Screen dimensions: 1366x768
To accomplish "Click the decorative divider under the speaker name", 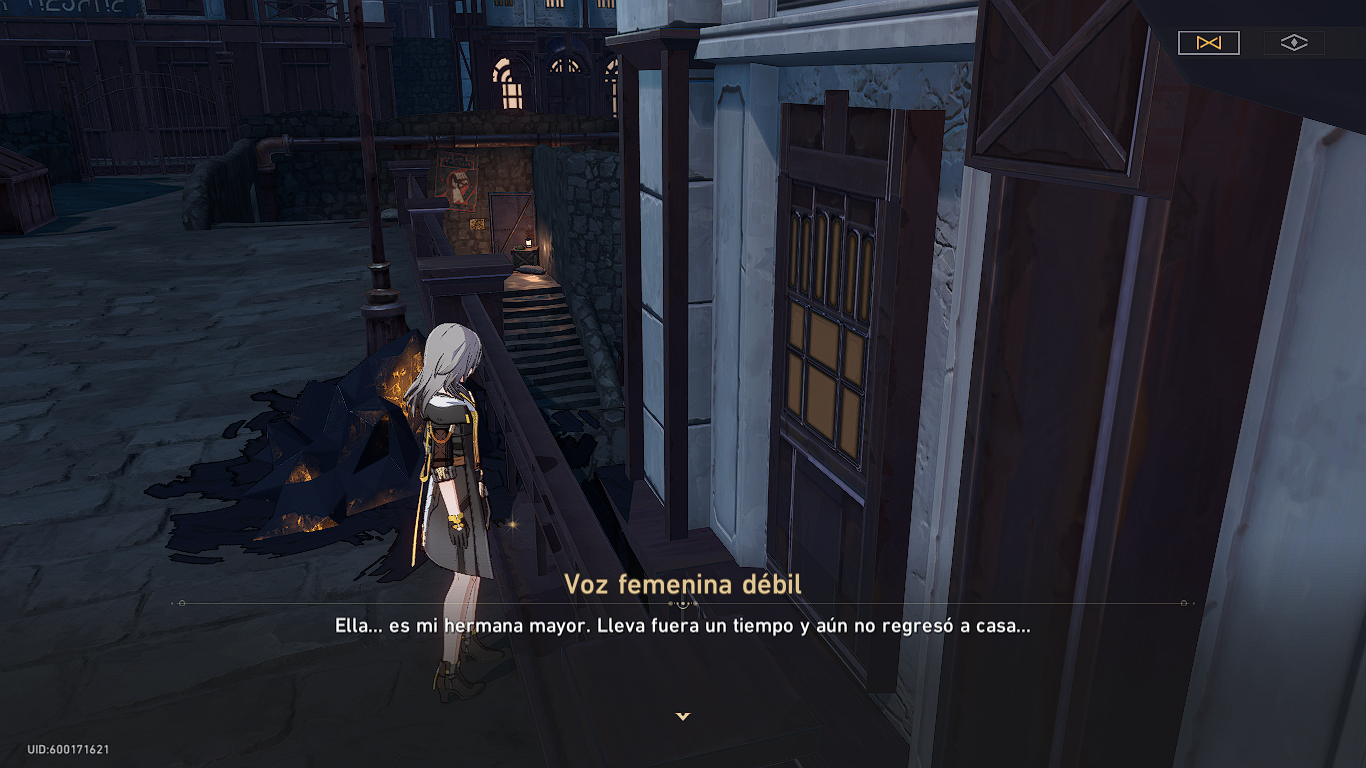I will 683,603.
